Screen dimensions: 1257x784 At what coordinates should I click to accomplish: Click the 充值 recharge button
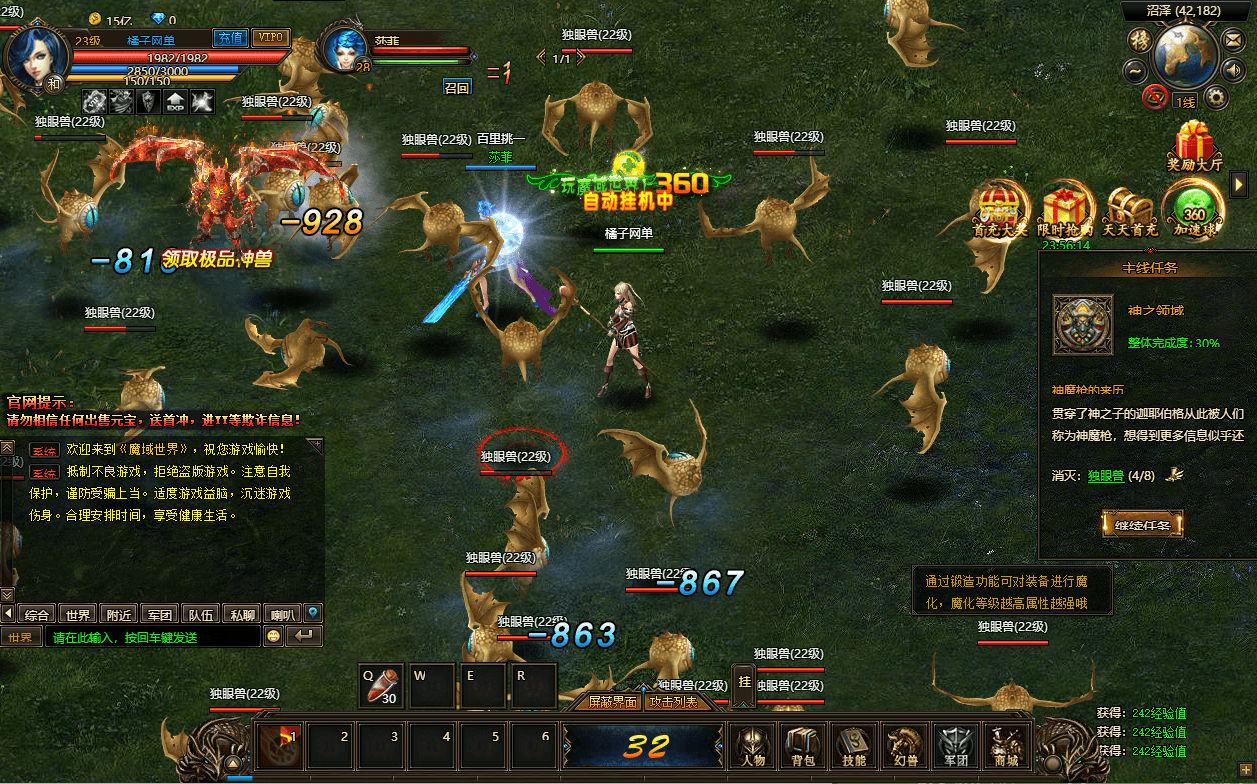(x=231, y=37)
